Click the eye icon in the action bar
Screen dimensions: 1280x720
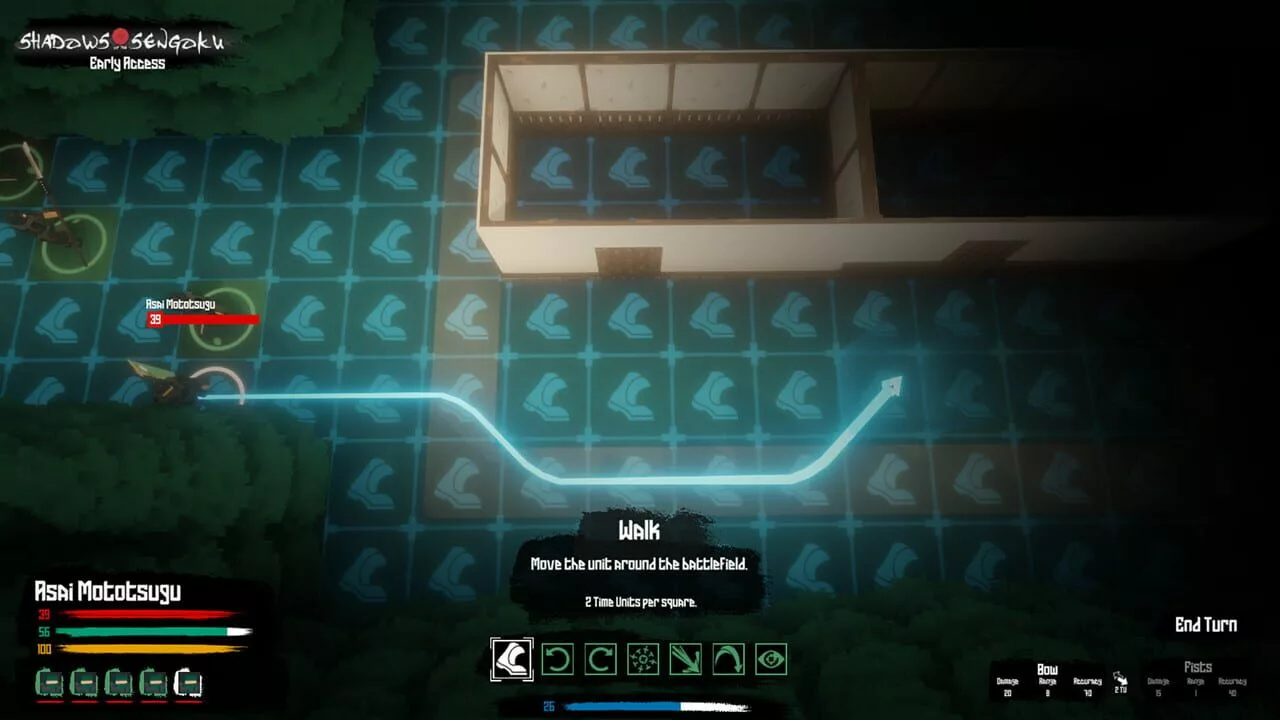771,659
